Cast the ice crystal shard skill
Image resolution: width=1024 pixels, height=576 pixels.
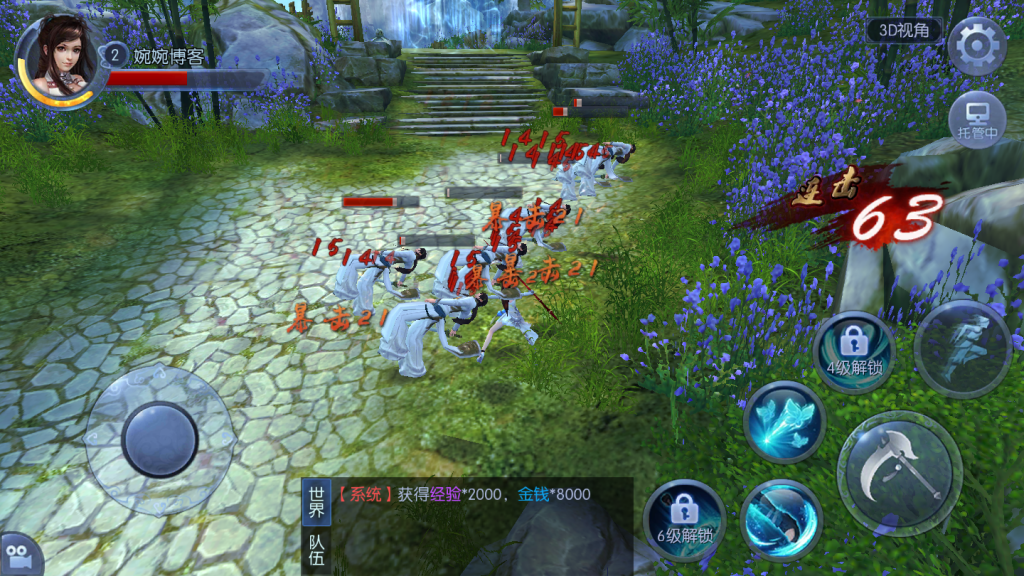pos(784,421)
